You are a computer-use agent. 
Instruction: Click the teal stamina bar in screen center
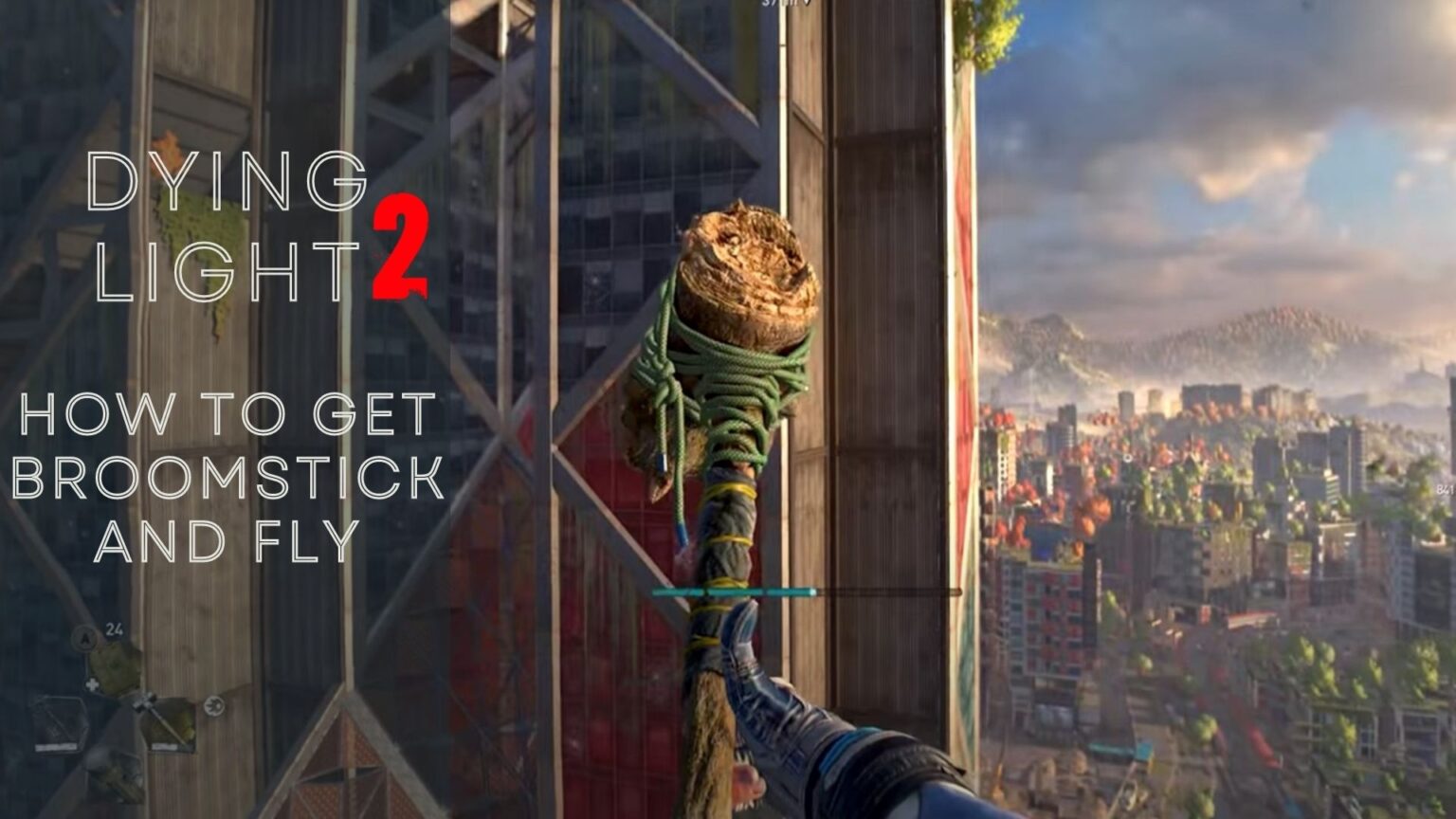(735, 590)
